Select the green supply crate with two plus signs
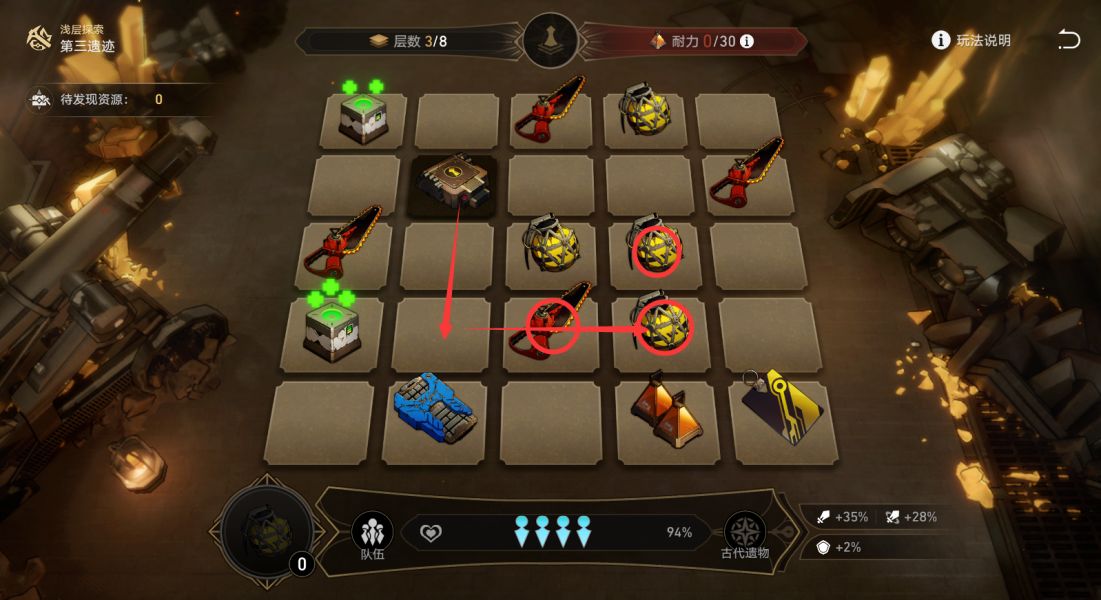The height and width of the screenshot is (600, 1101). pos(362,118)
